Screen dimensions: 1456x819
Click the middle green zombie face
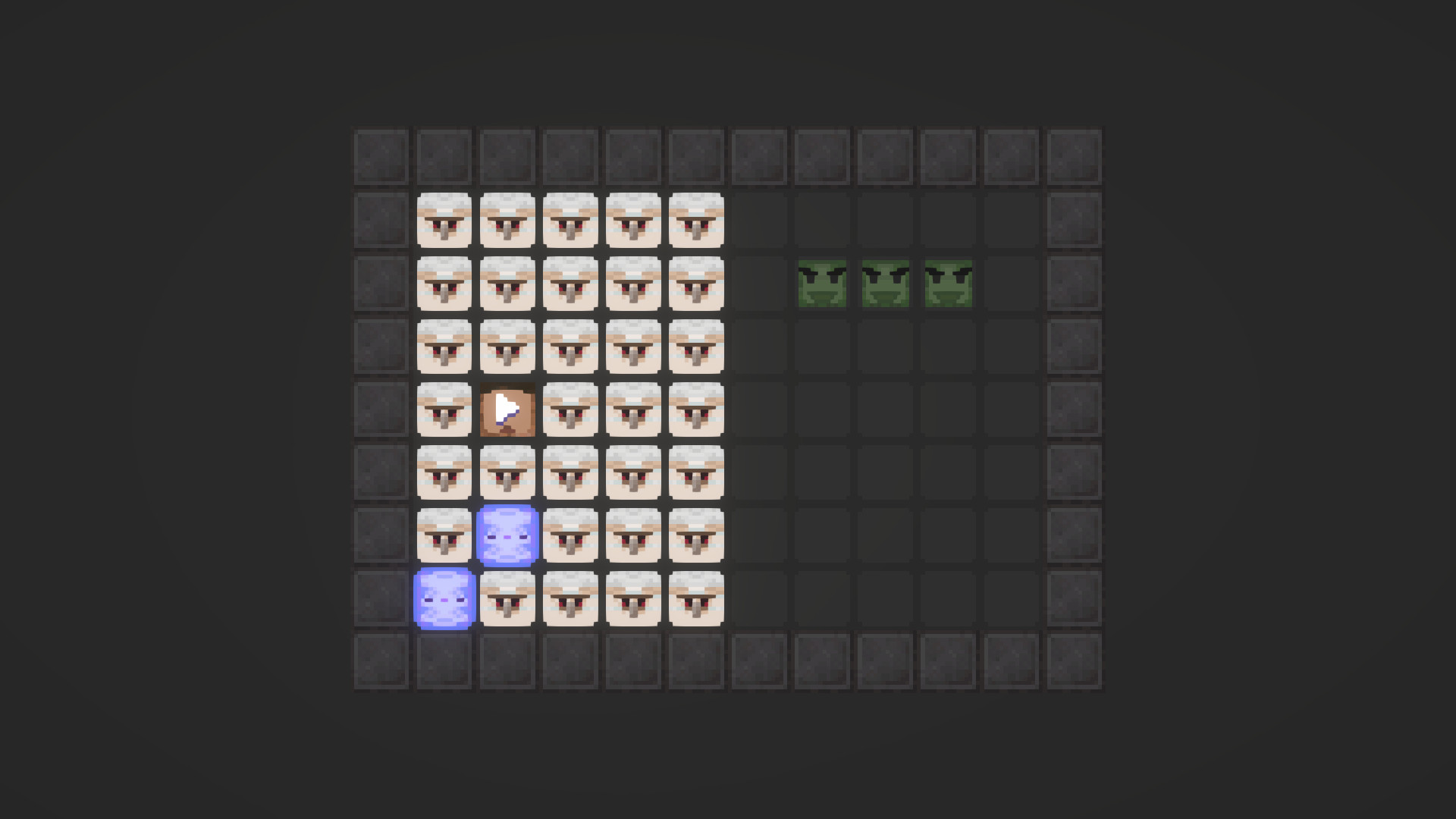883,282
